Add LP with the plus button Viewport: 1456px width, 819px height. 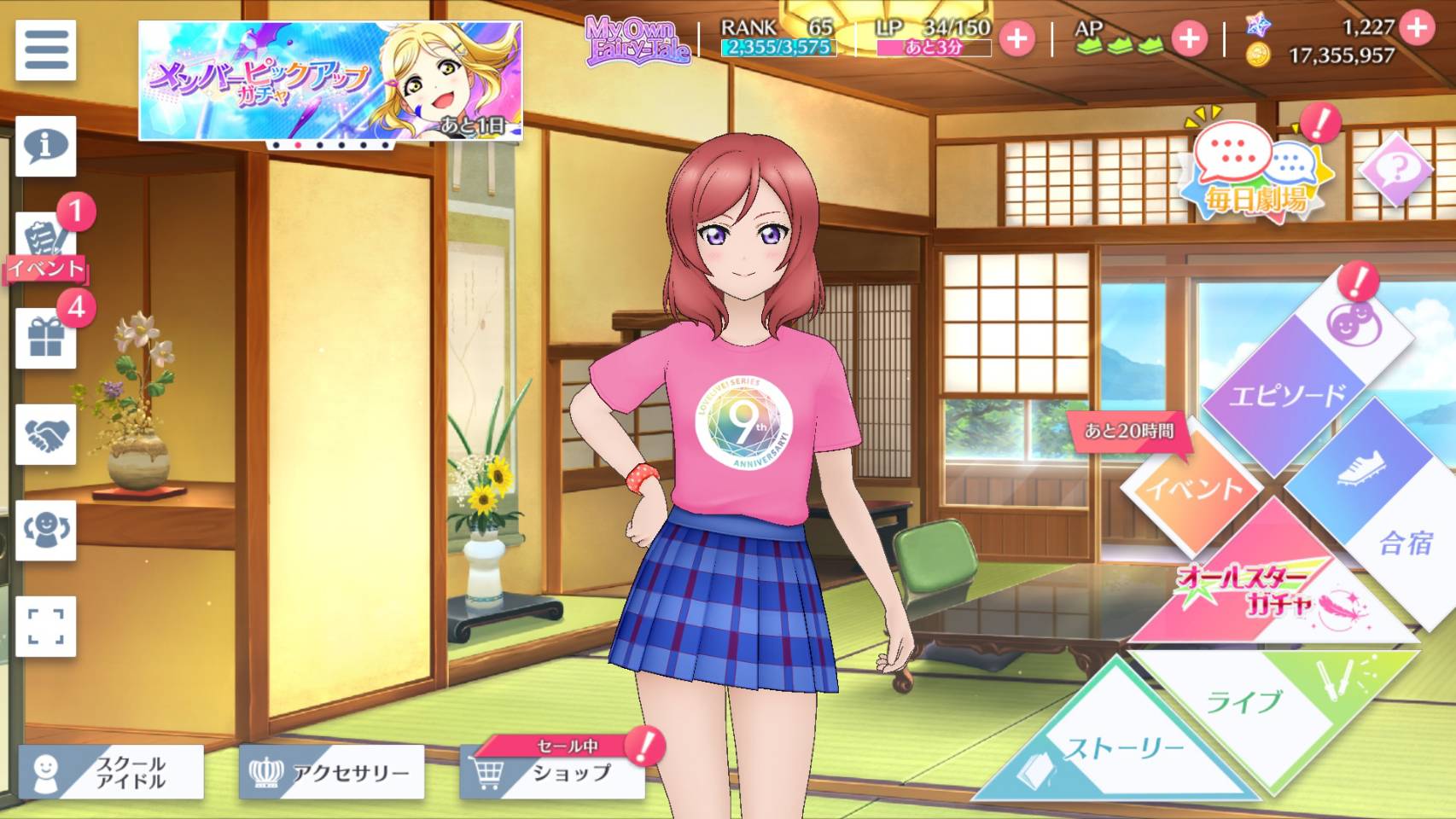tap(1016, 38)
